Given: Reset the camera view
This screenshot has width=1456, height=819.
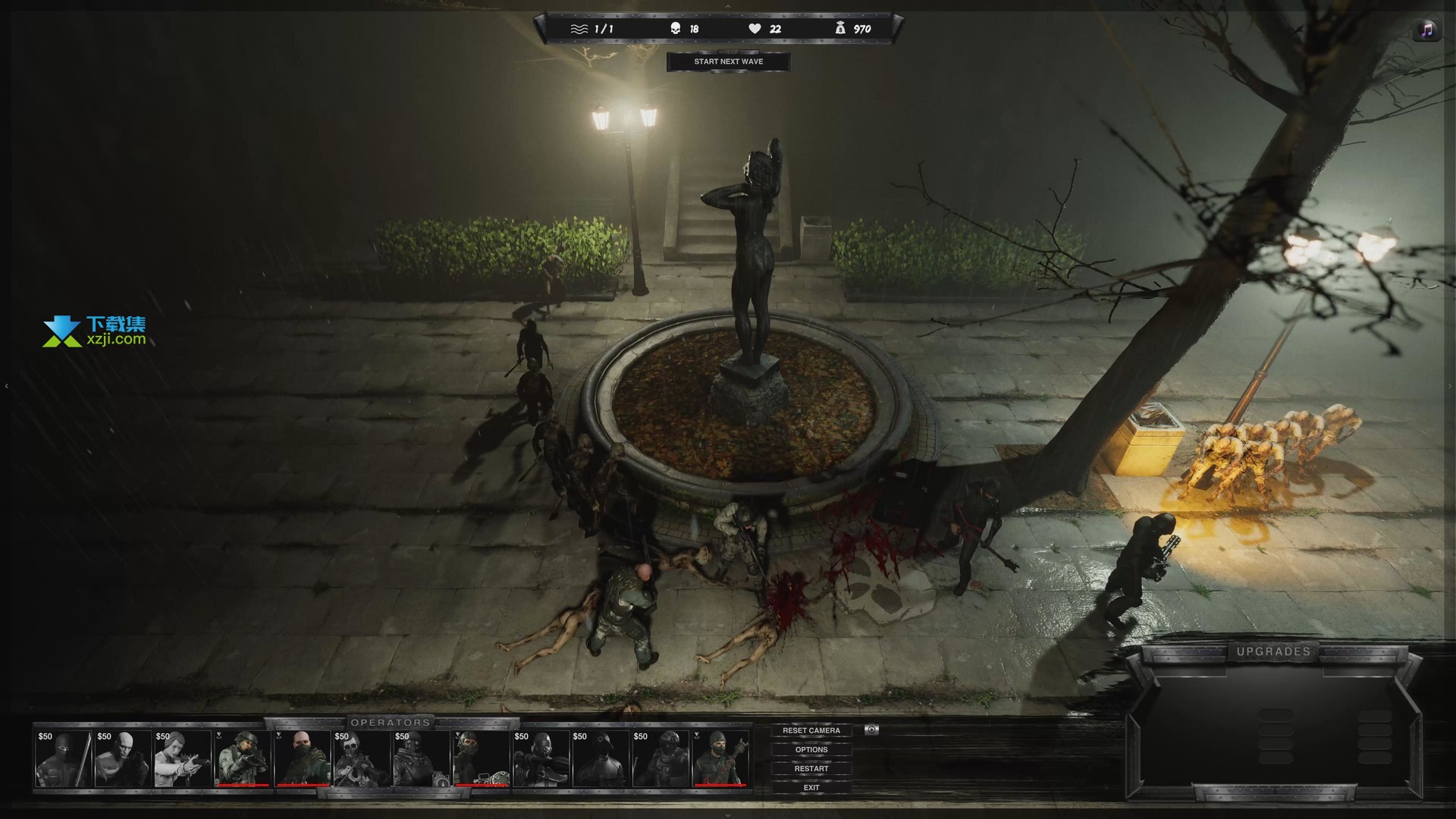Looking at the screenshot, I should pos(811,730).
